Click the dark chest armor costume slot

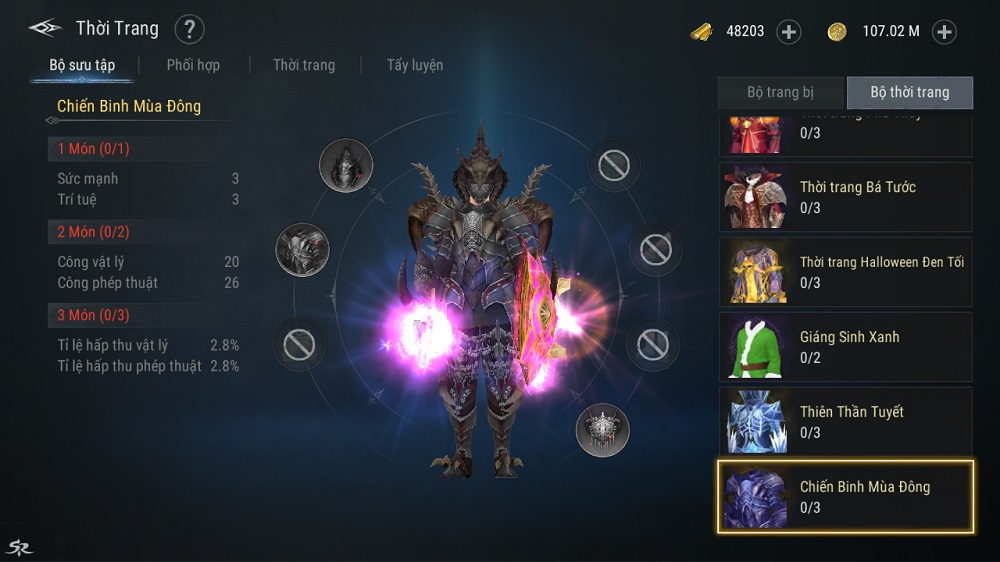302,249
